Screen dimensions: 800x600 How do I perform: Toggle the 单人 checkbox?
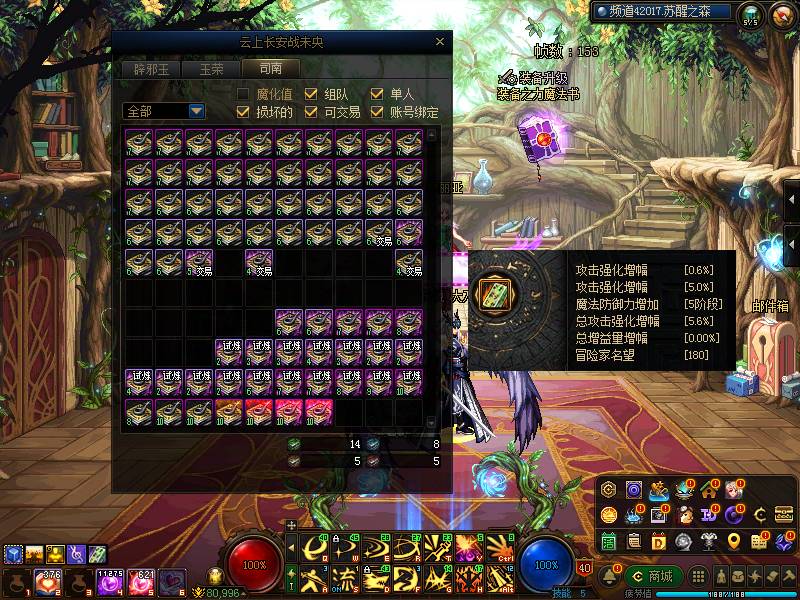377,94
